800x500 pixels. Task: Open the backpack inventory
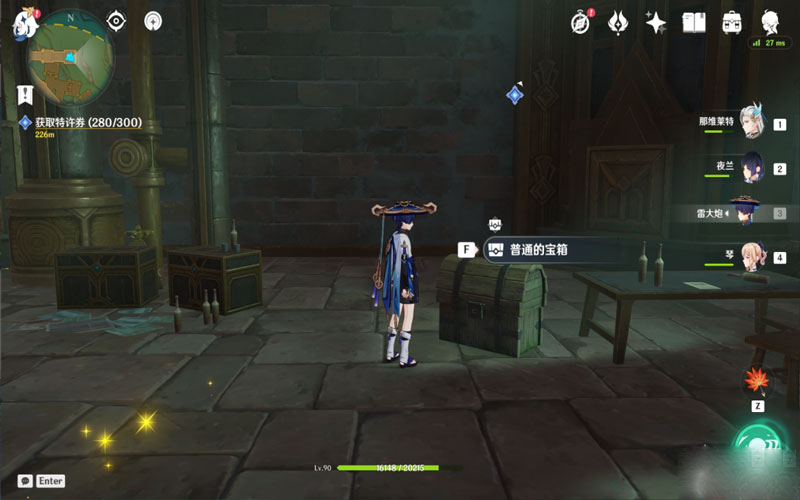(732, 22)
